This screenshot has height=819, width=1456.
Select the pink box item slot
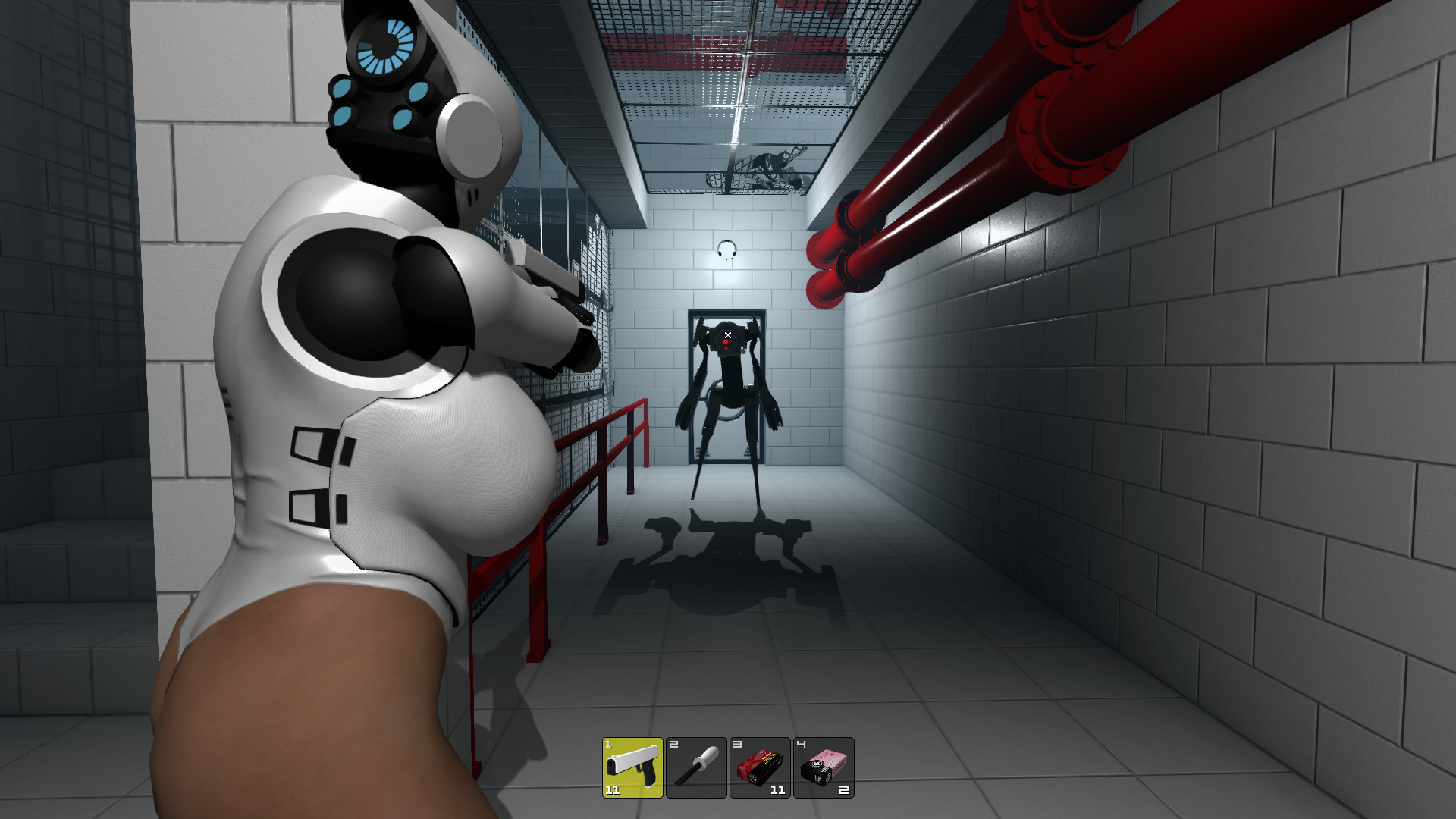[x=824, y=767]
